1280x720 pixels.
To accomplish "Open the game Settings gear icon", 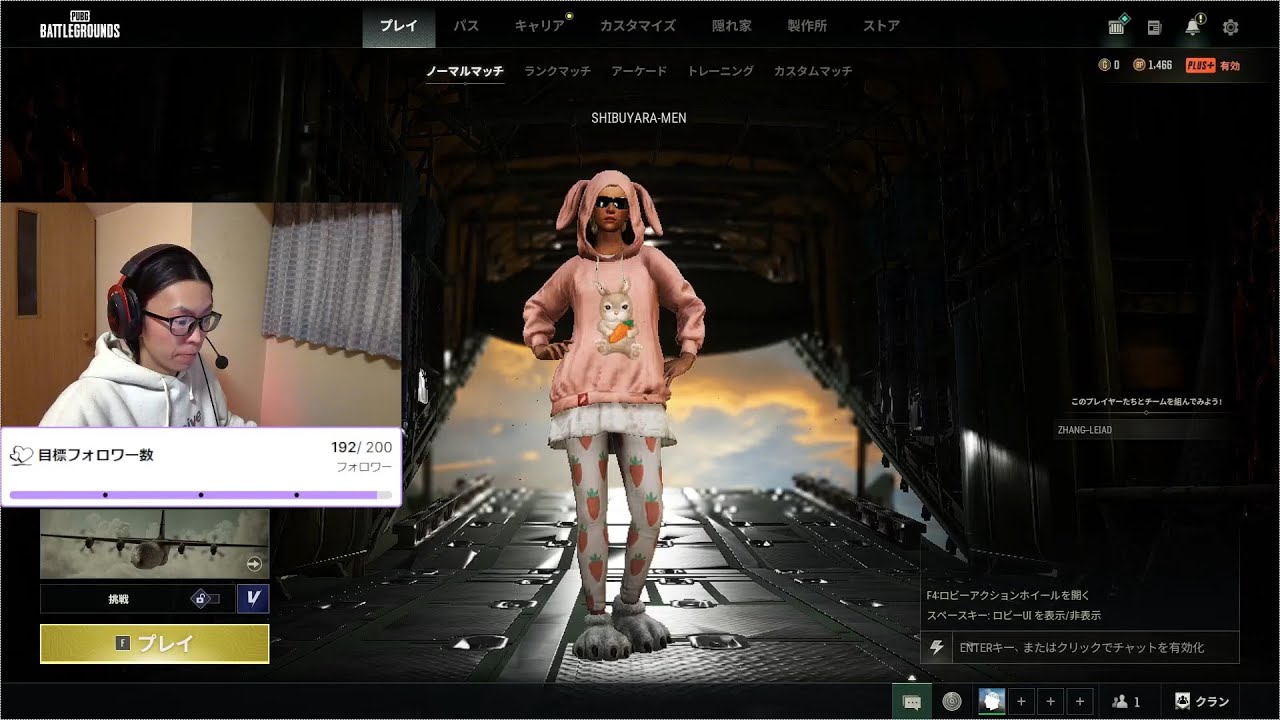I will pyautogui.click(x=1230, y=27).
